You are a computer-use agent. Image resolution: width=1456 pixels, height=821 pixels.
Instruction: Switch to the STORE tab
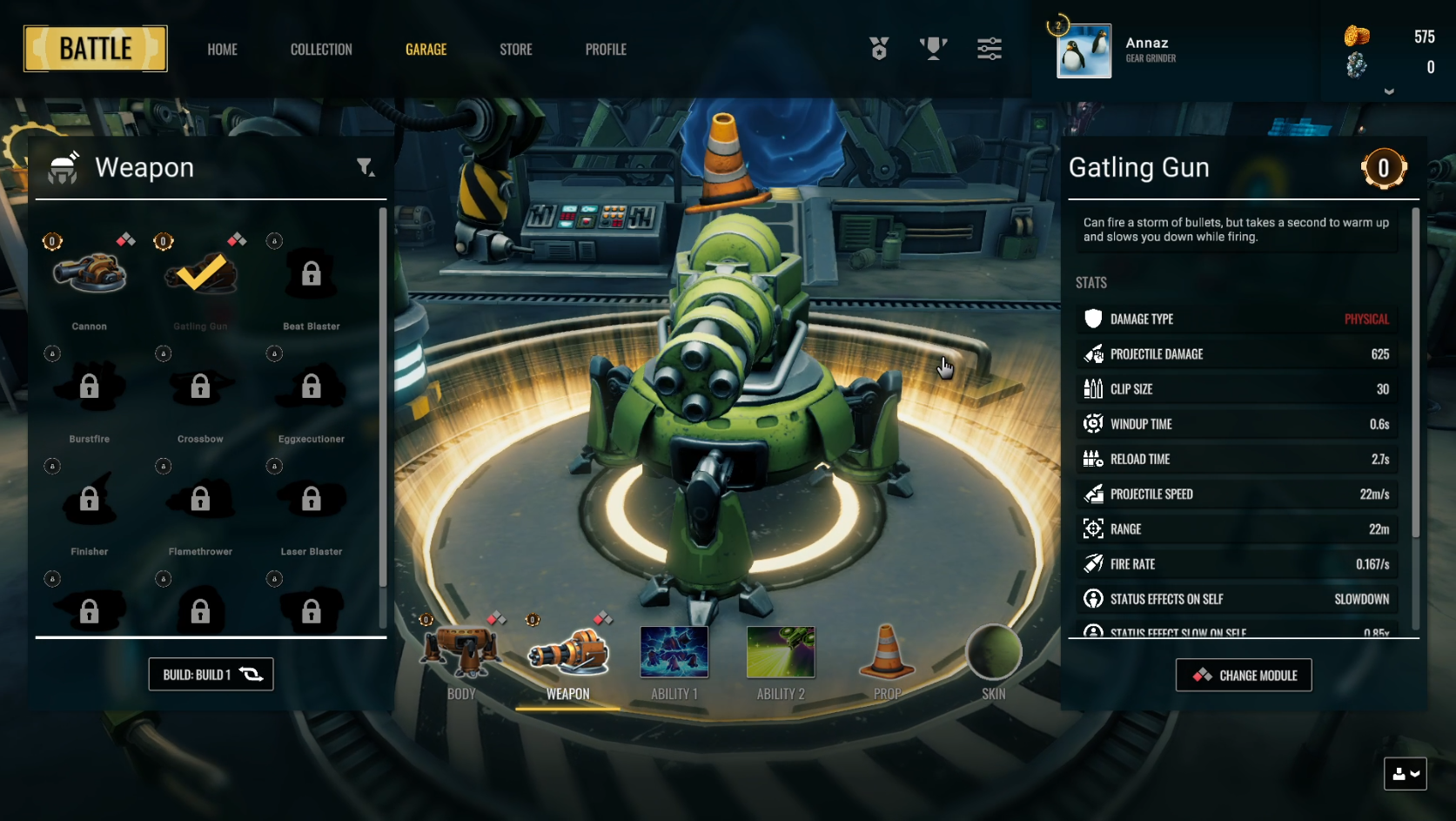[x=515, y=50]
